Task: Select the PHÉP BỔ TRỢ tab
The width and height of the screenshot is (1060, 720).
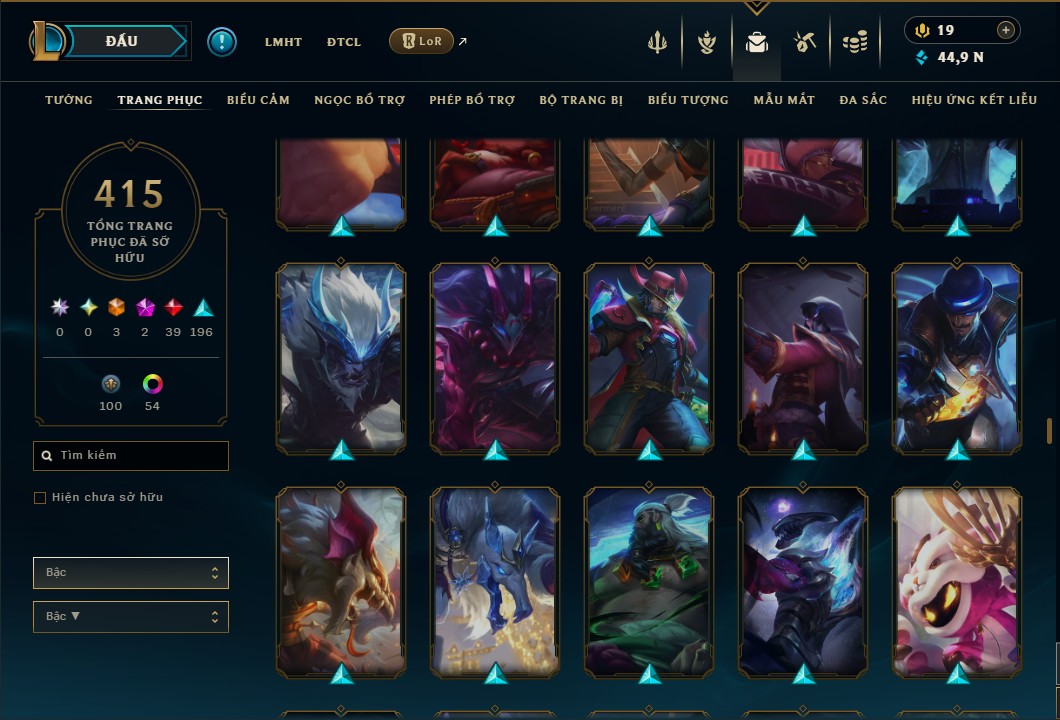Action: (x=472, y=100)
